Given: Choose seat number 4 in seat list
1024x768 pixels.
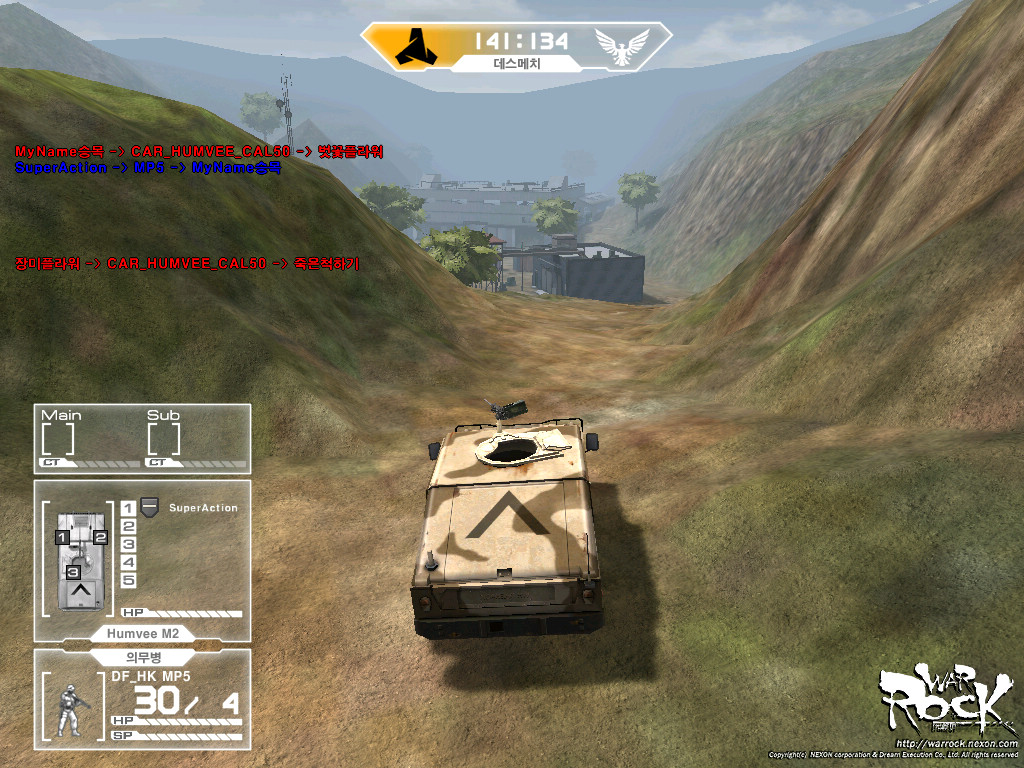Looking at the screenshot, I should pyautogui.click(x=128, y=562).
